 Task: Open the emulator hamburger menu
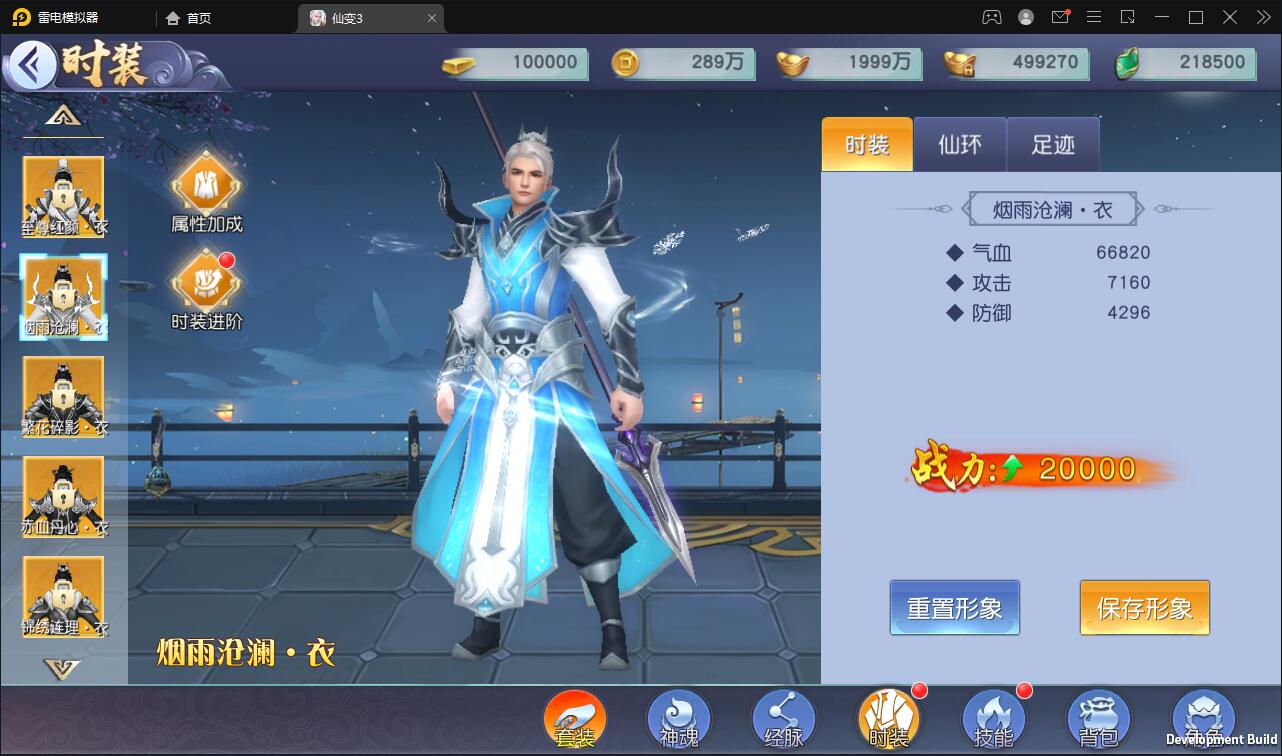click(x=1094, y=17)
